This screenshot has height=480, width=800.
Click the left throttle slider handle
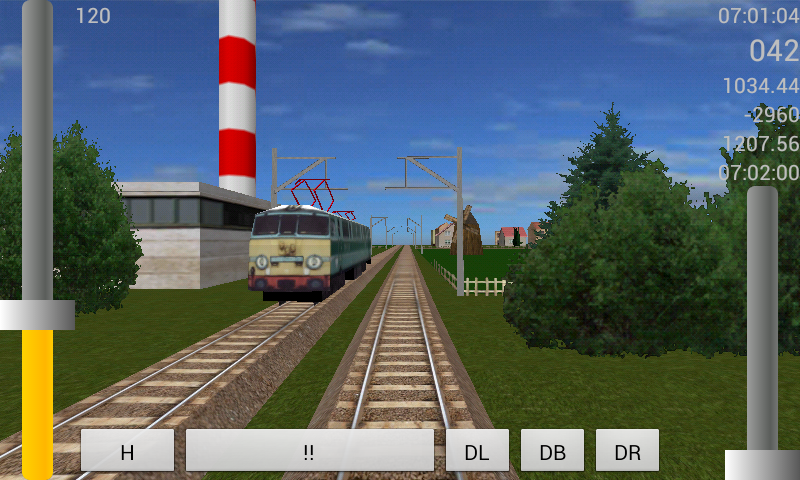[x=37, y=315]
